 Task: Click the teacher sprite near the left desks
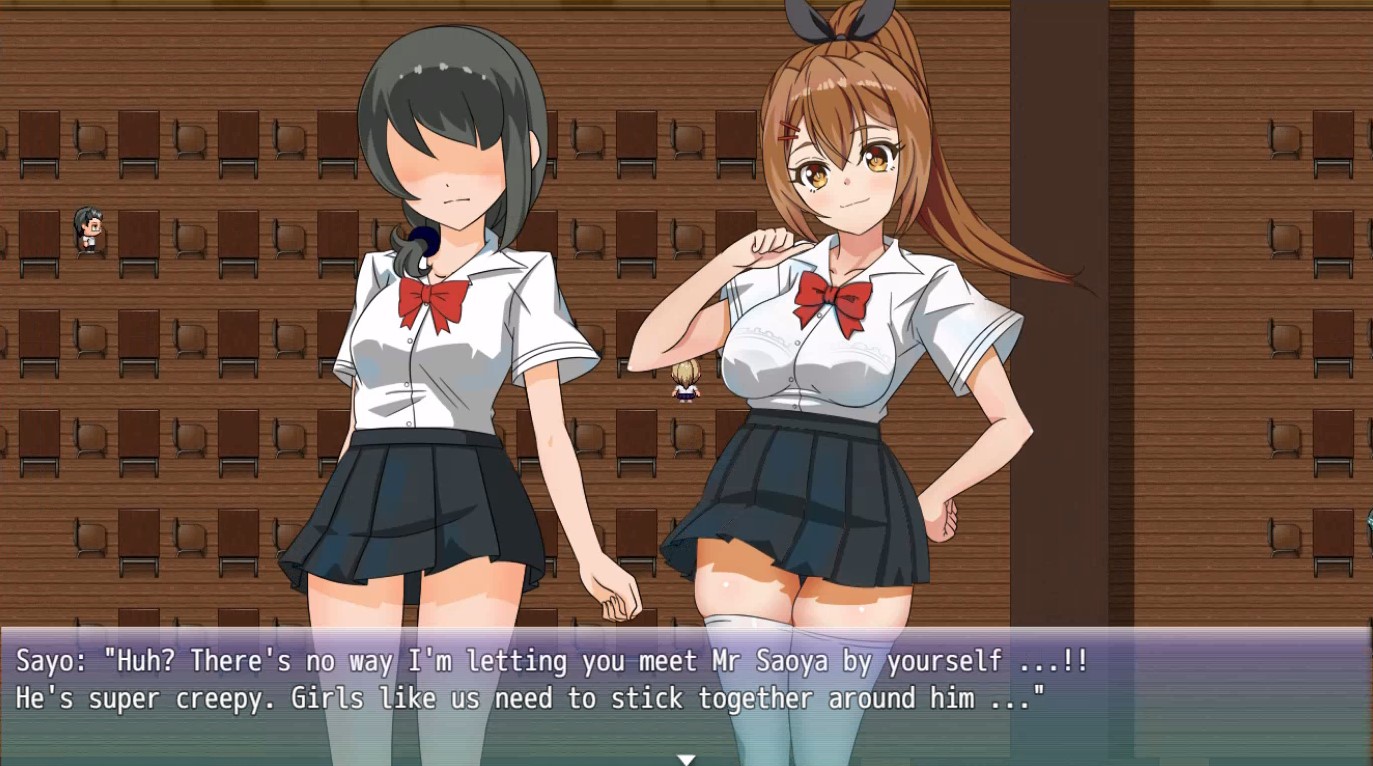[x=86, y=226]
